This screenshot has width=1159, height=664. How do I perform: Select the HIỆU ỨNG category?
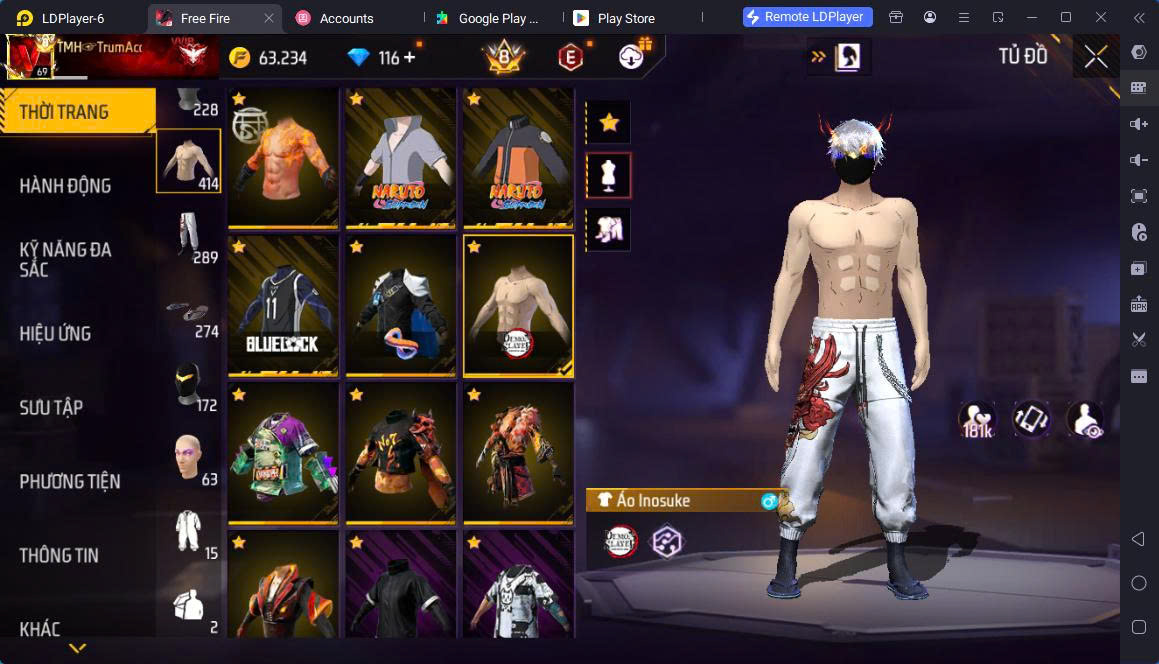(x=56, y=334)
